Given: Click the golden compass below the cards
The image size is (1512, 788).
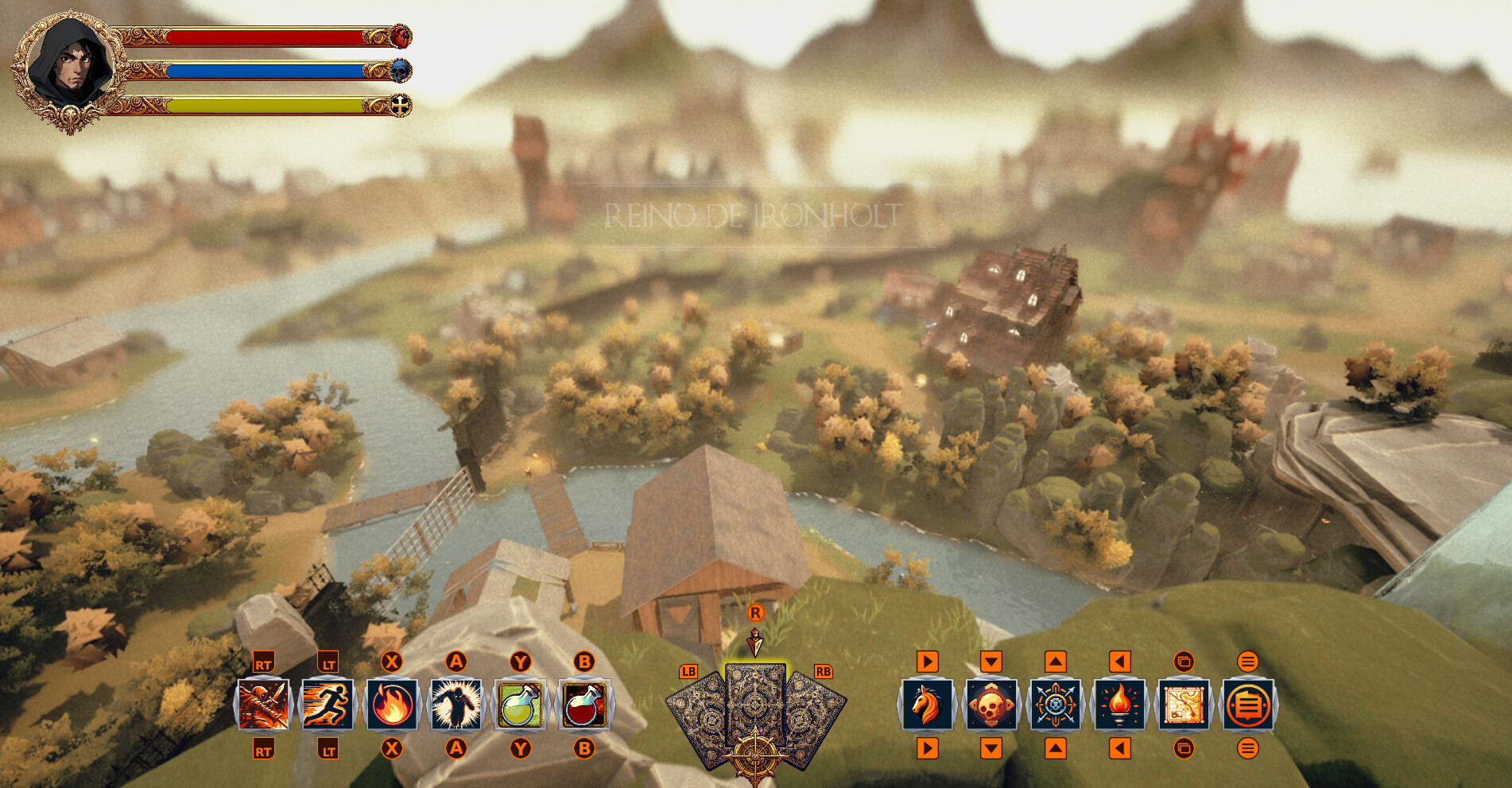Looking at the screenshot, I should click(754, 757).
